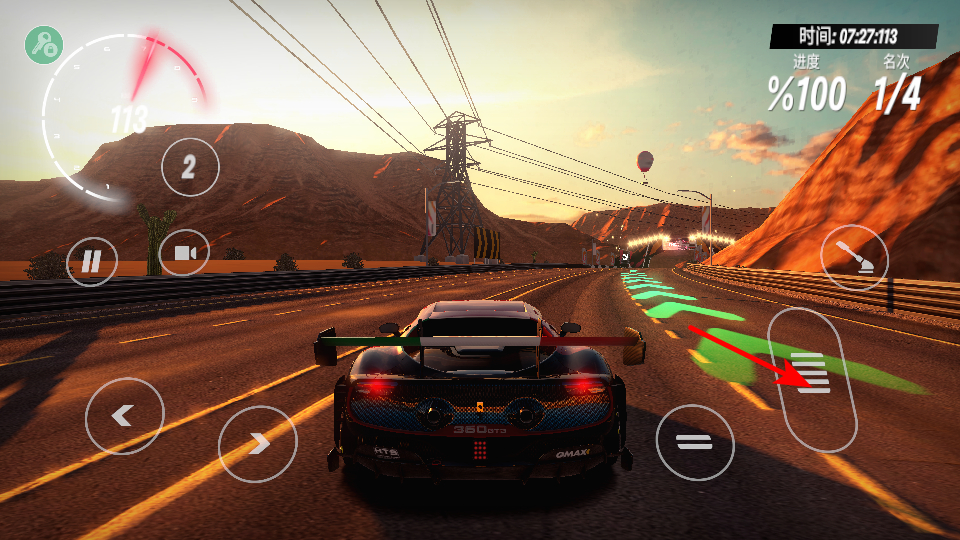The height and width of the screenshot is (540, 960).
Task: Switch the camera view
Action: coord(184,253)
